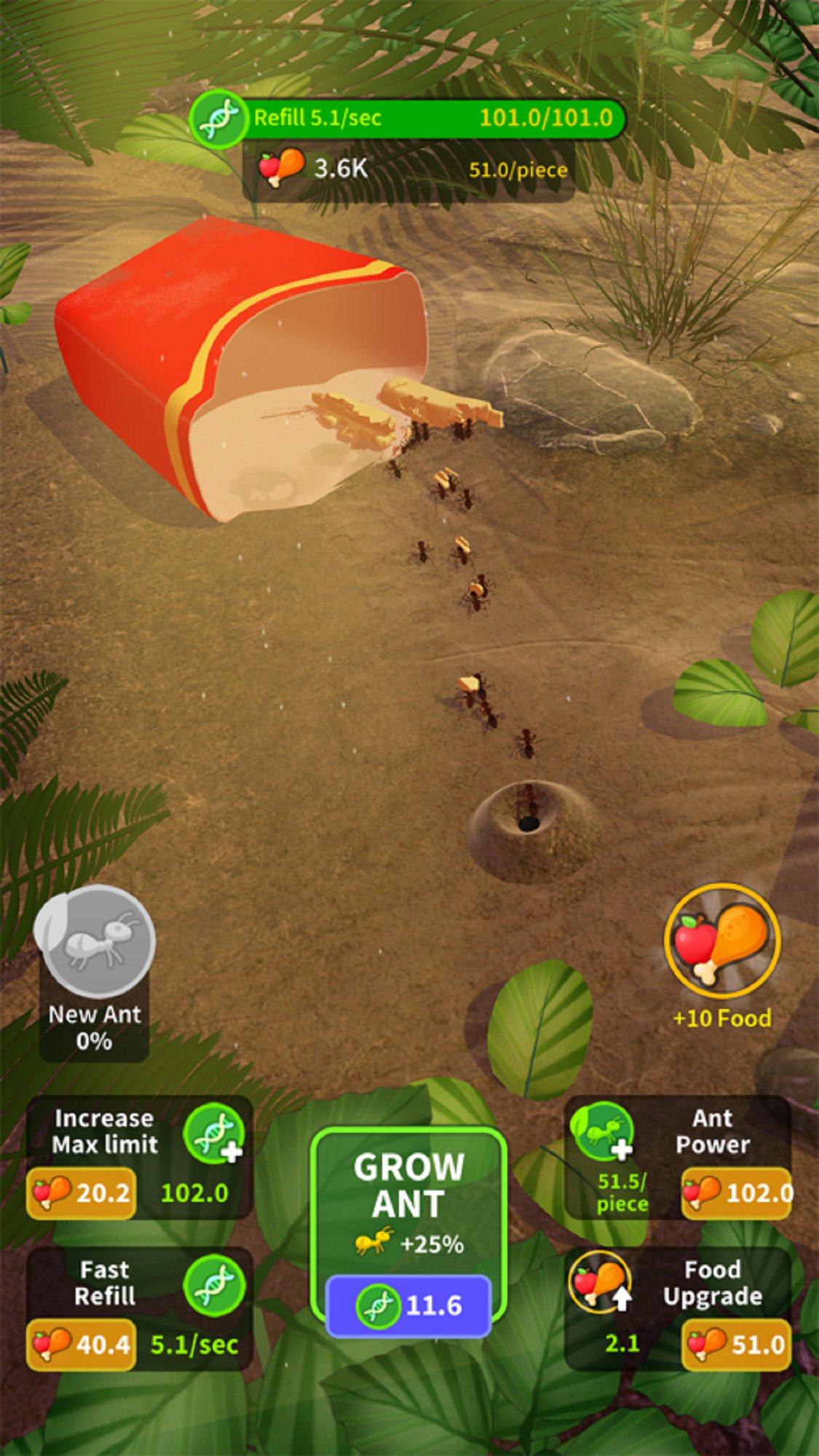Viewport: 819px width, 1456px height.
Task: Upgrade Ant Power for 102.0 food
Action: click(737, 1192)
